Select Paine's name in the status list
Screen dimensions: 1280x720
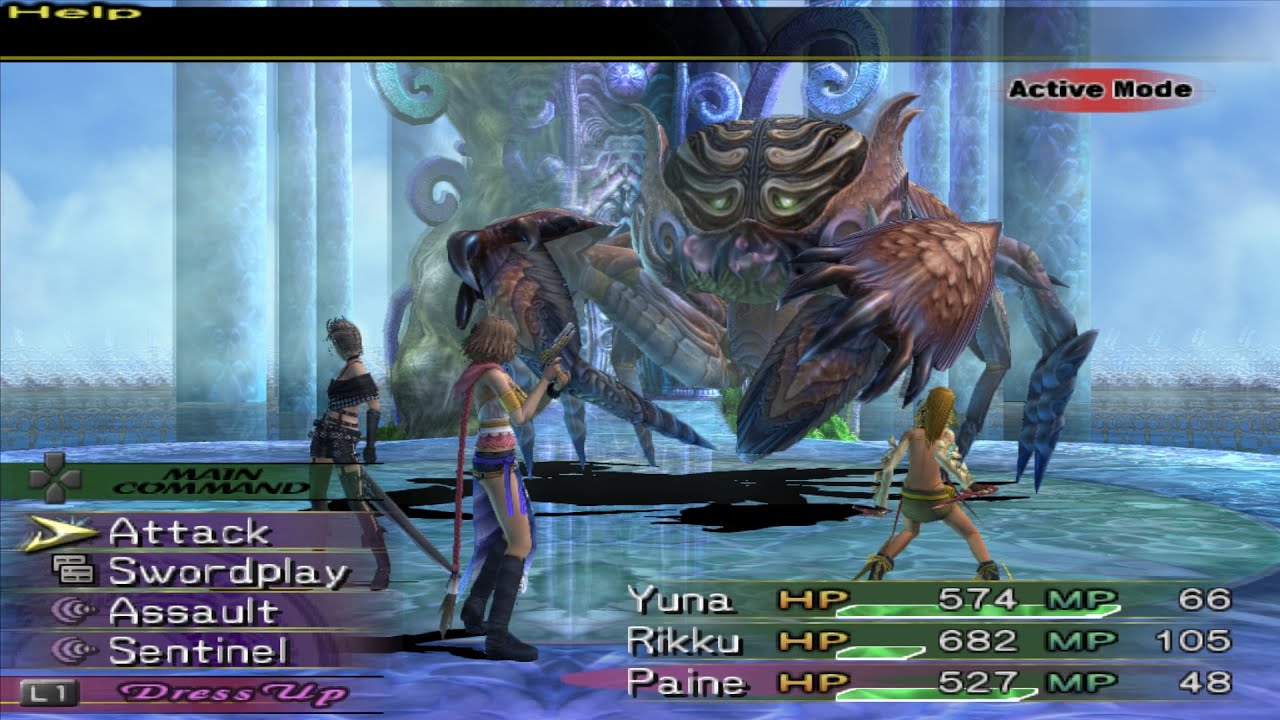point(687,685)
